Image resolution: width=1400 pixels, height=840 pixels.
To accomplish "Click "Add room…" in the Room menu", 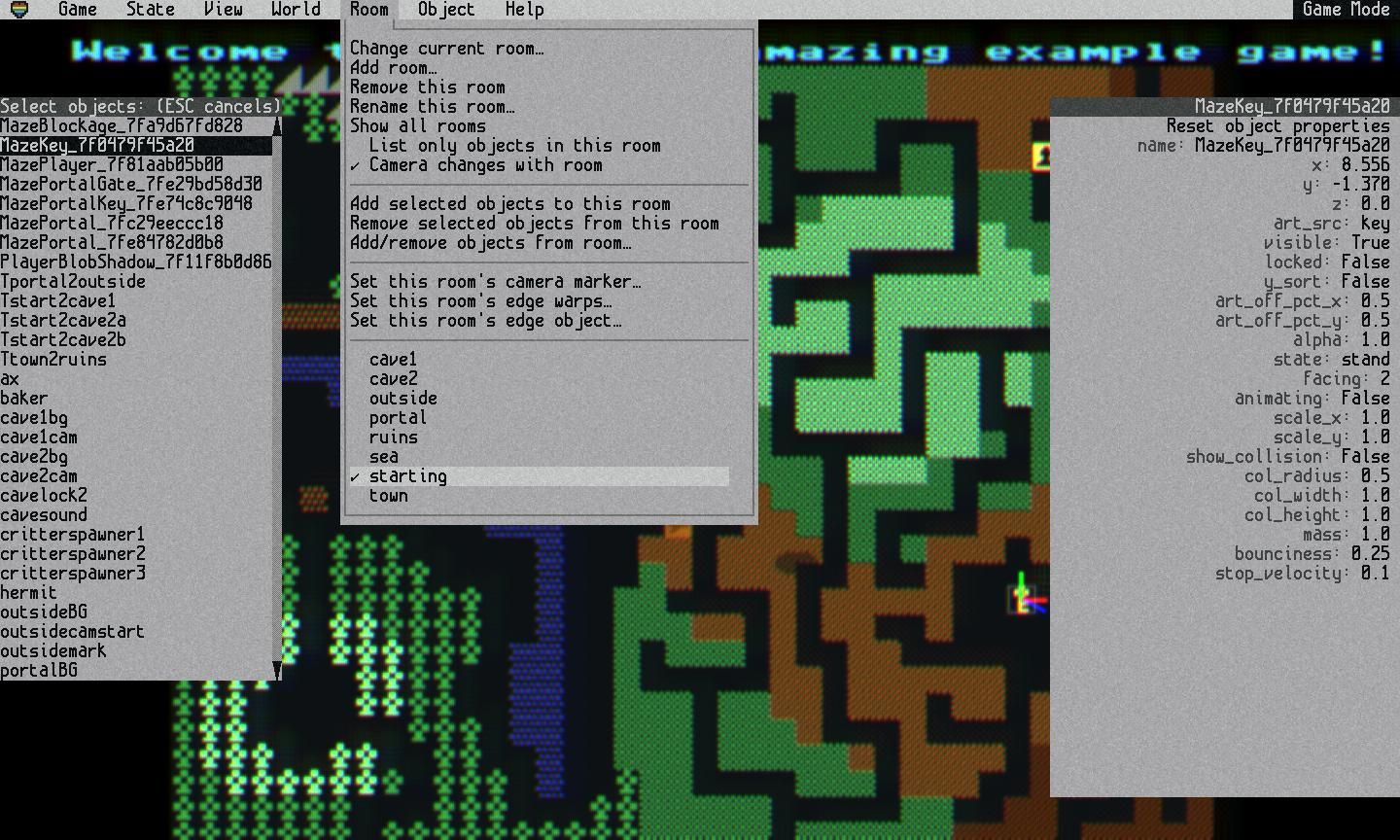I will [395, 67].
